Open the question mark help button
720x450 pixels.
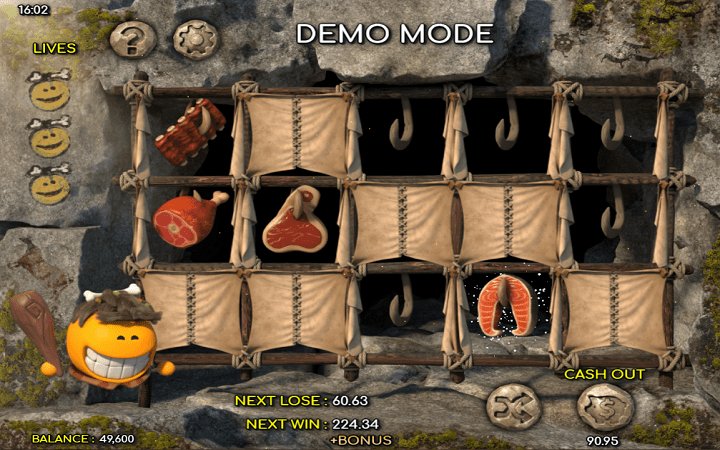133,39
